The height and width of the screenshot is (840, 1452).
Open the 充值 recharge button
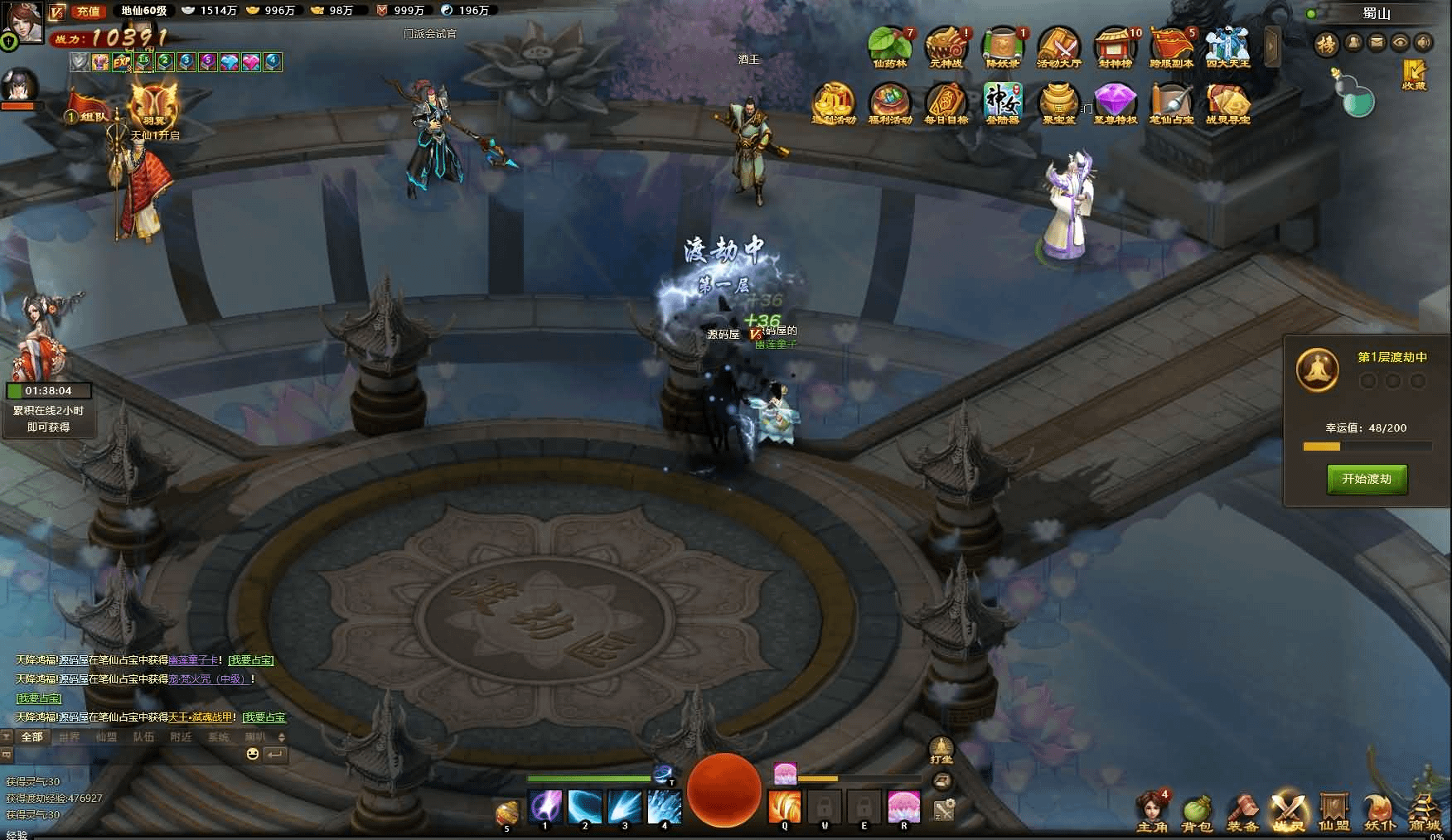pyautogui.click(x=88, y=11)
